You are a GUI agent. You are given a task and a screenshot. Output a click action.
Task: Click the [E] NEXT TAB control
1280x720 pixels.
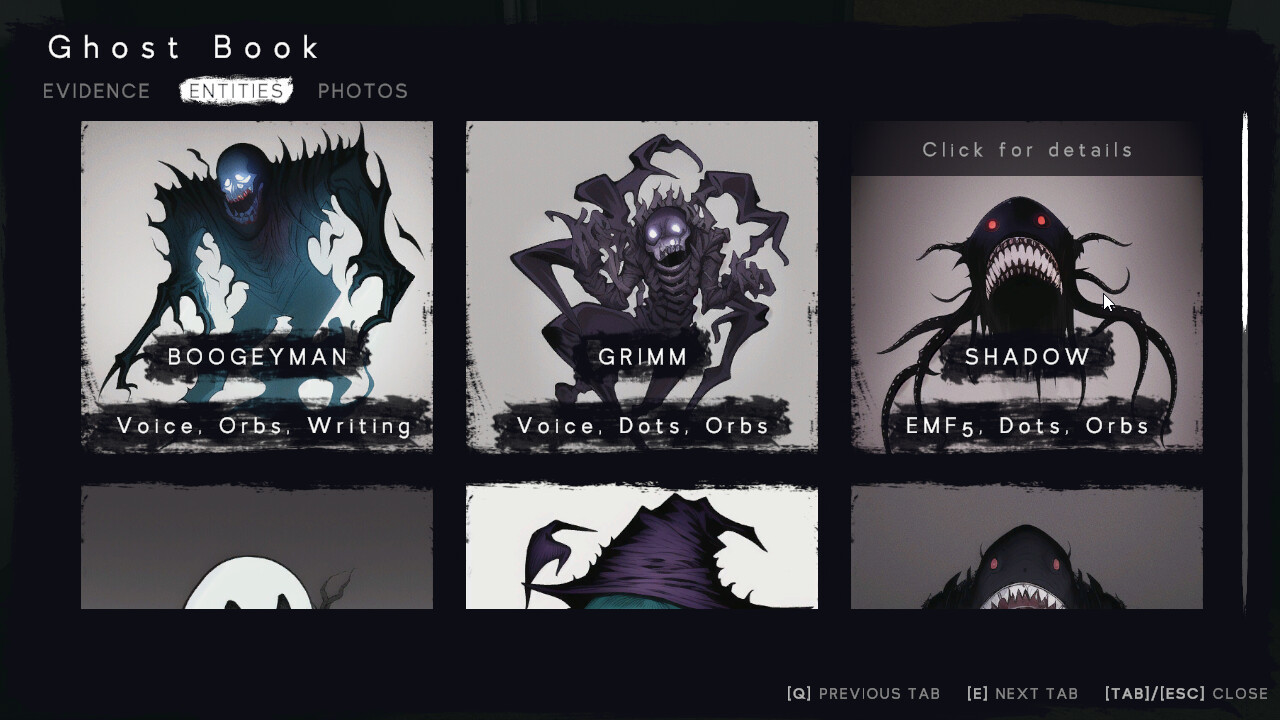point(1022,693)
